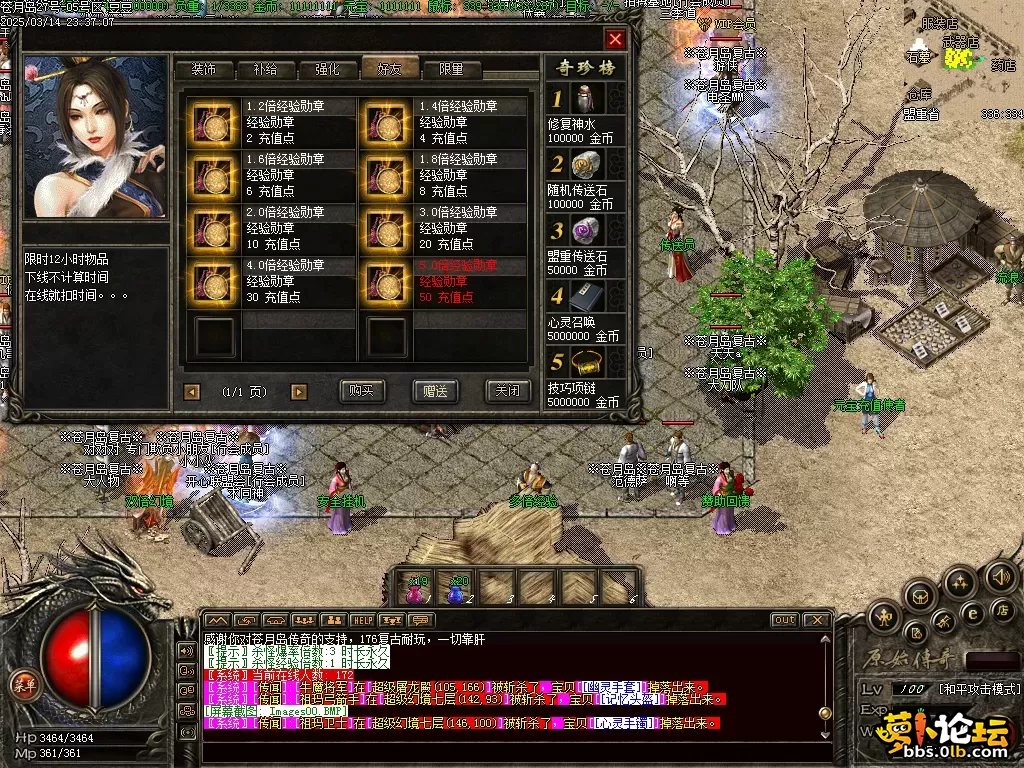Go to the next shop page arrow
1024x768 pixels.
click(x=299, y=392)
